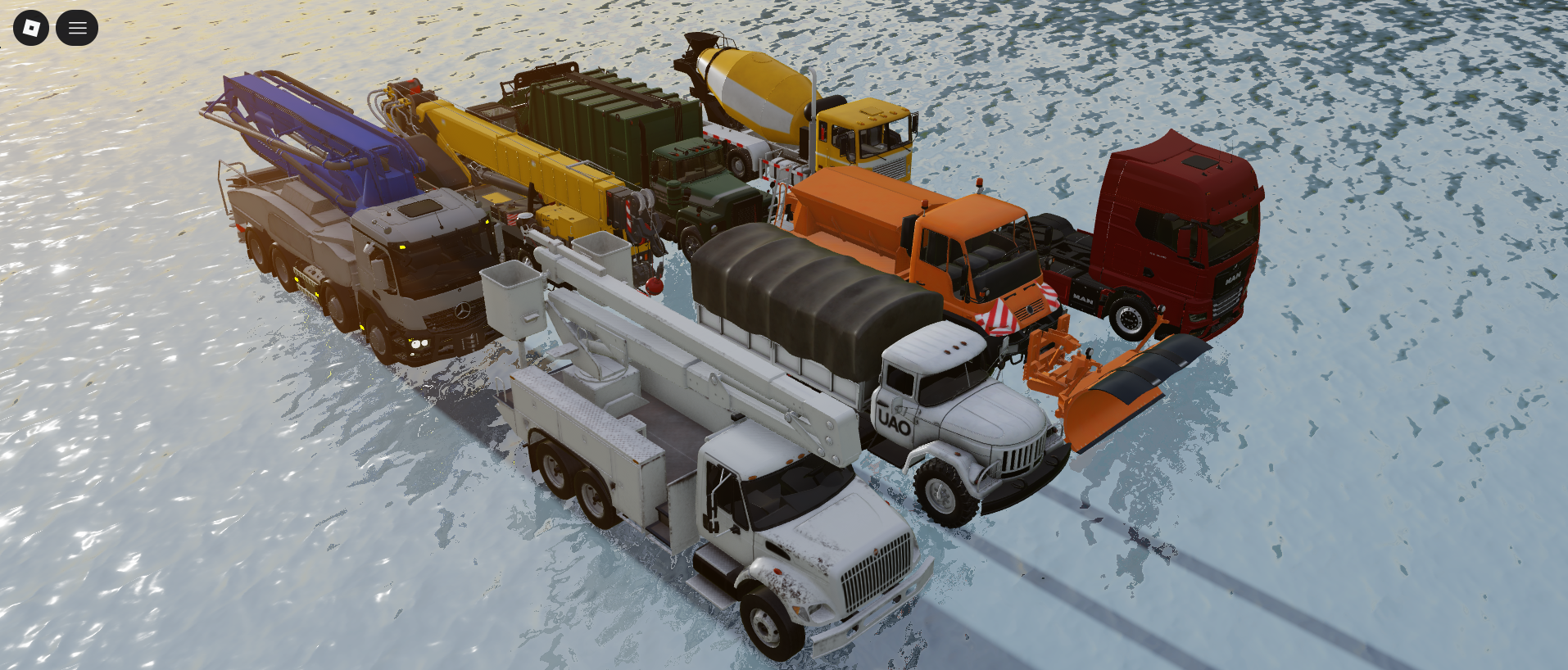Open the Roblox logo menu
The image size is (1568, 670).
(x=31, y=29)
